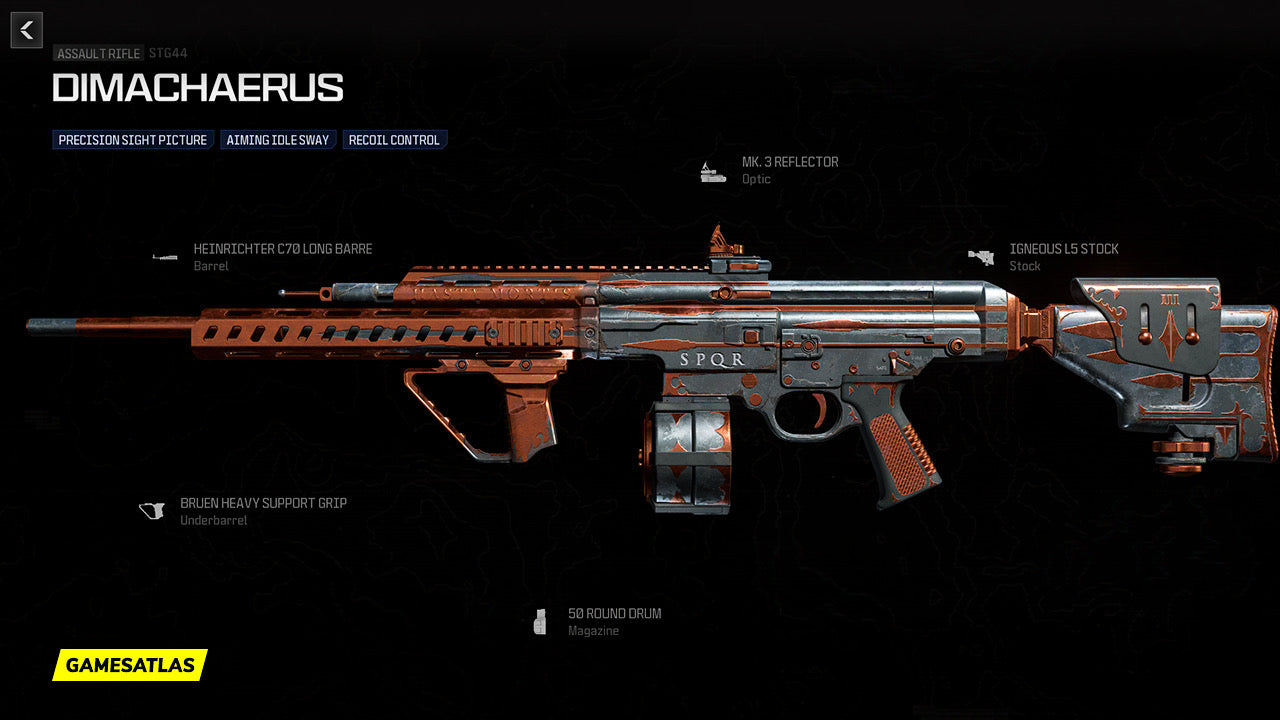Click the Recoil Control tag
The height and width of the screenshot is (720, 1280).
394,140
